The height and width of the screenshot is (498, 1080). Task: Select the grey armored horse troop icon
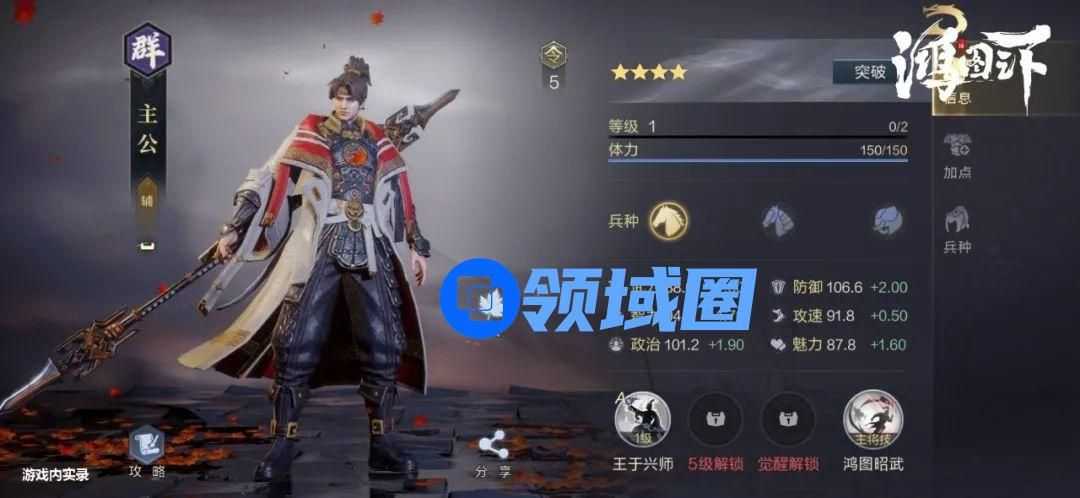coord(778,219)
